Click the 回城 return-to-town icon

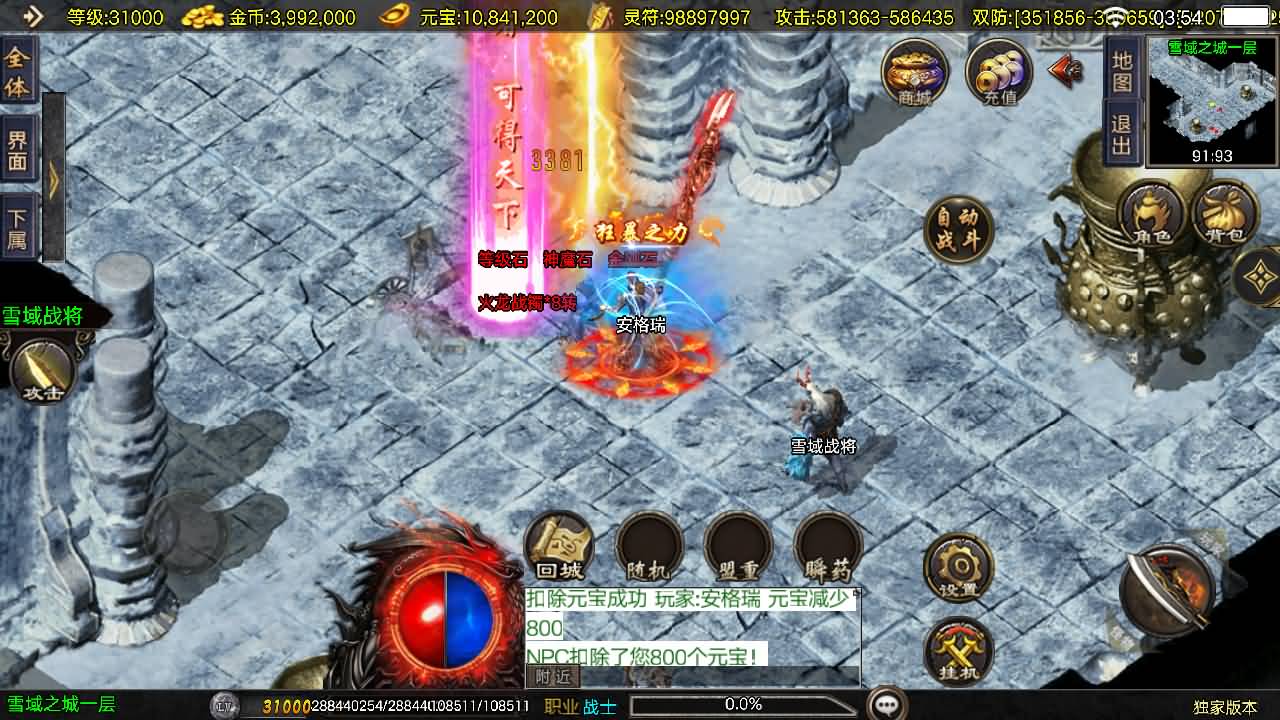pyautogui.click(x=560, y=548)
